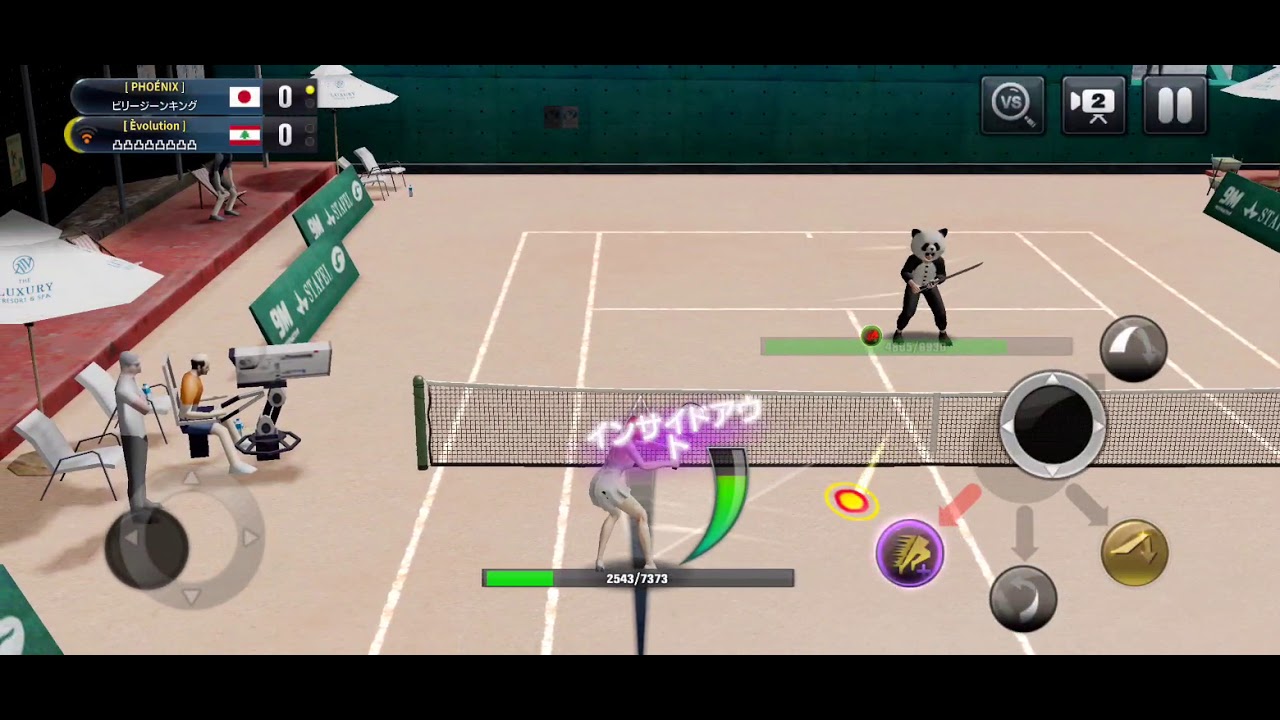Pause the tennis match
The height and width of the screenshot is (720, 1280).
coord(1174,104)
